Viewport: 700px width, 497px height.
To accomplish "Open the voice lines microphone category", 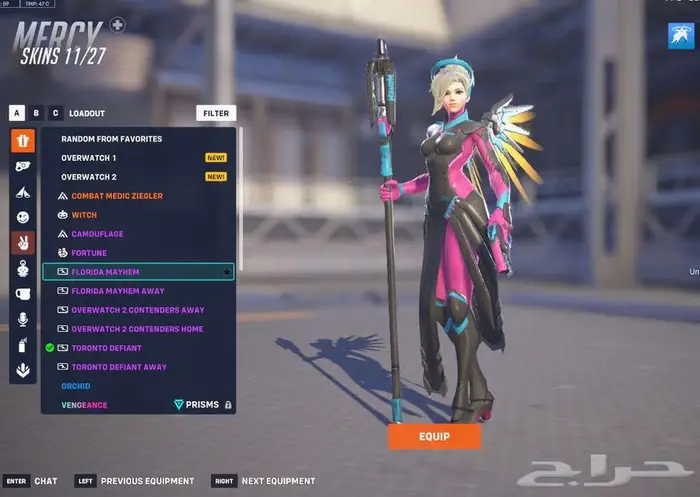I will coord(23,319).
